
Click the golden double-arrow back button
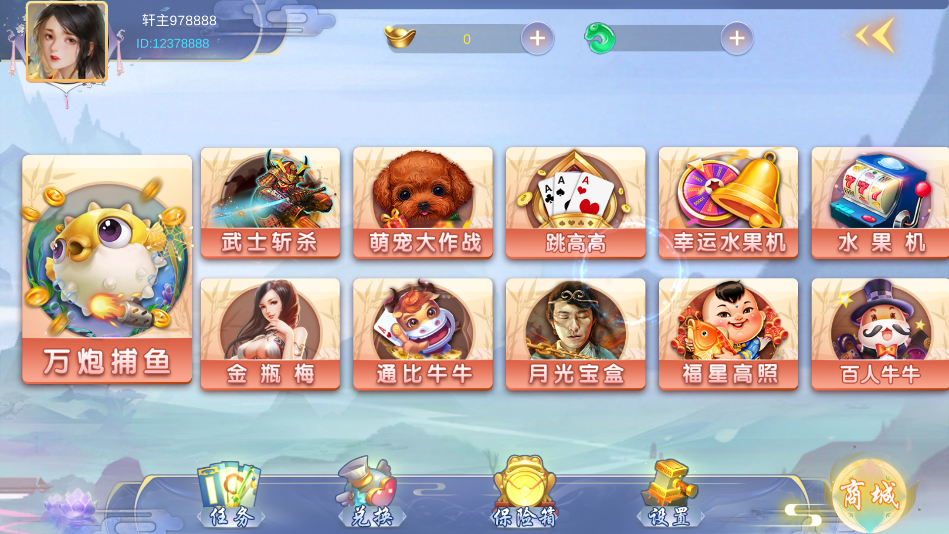874,36
